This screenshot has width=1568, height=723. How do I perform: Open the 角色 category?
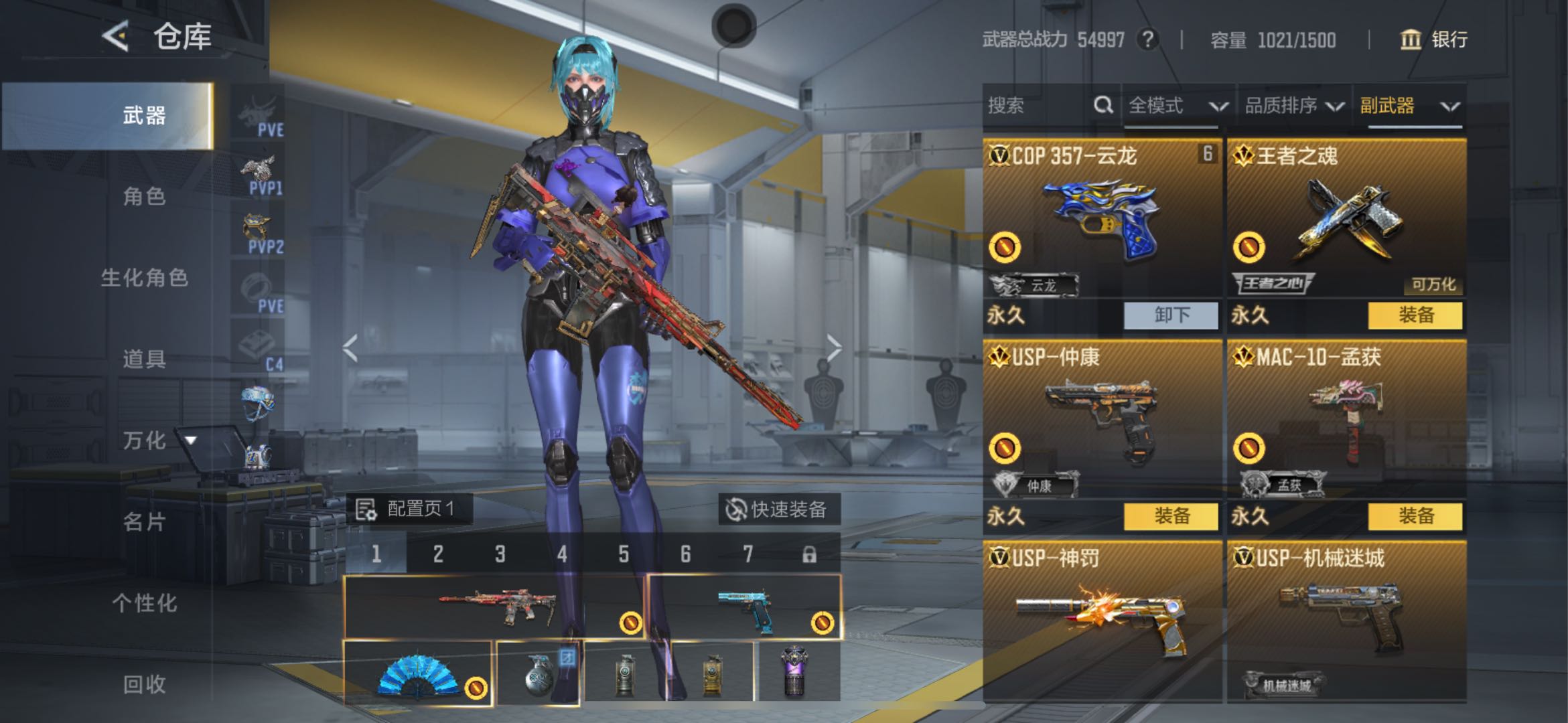(144, 197)
